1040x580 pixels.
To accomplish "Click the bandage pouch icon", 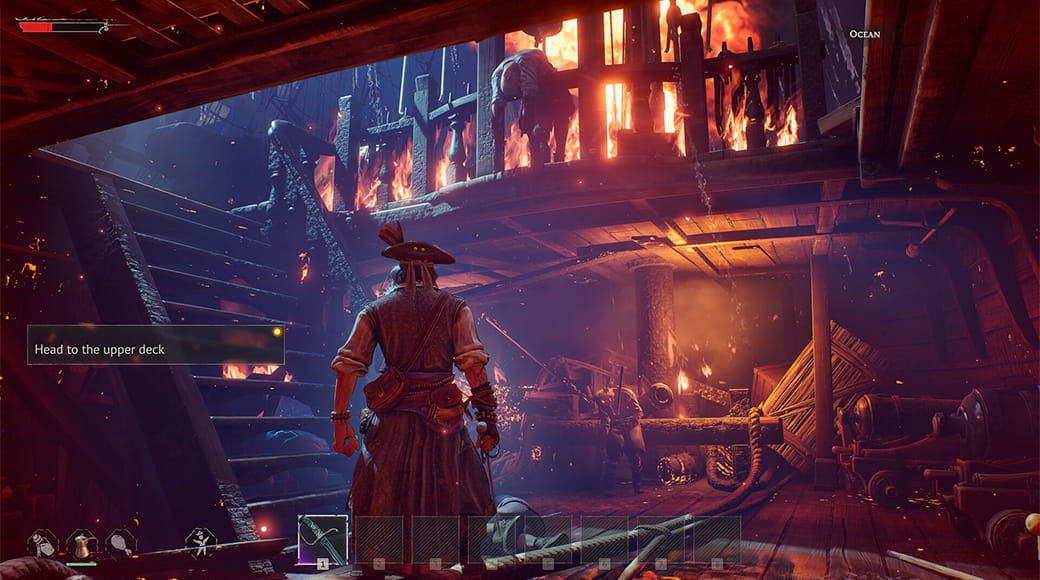I will click(x=42, y=543).
